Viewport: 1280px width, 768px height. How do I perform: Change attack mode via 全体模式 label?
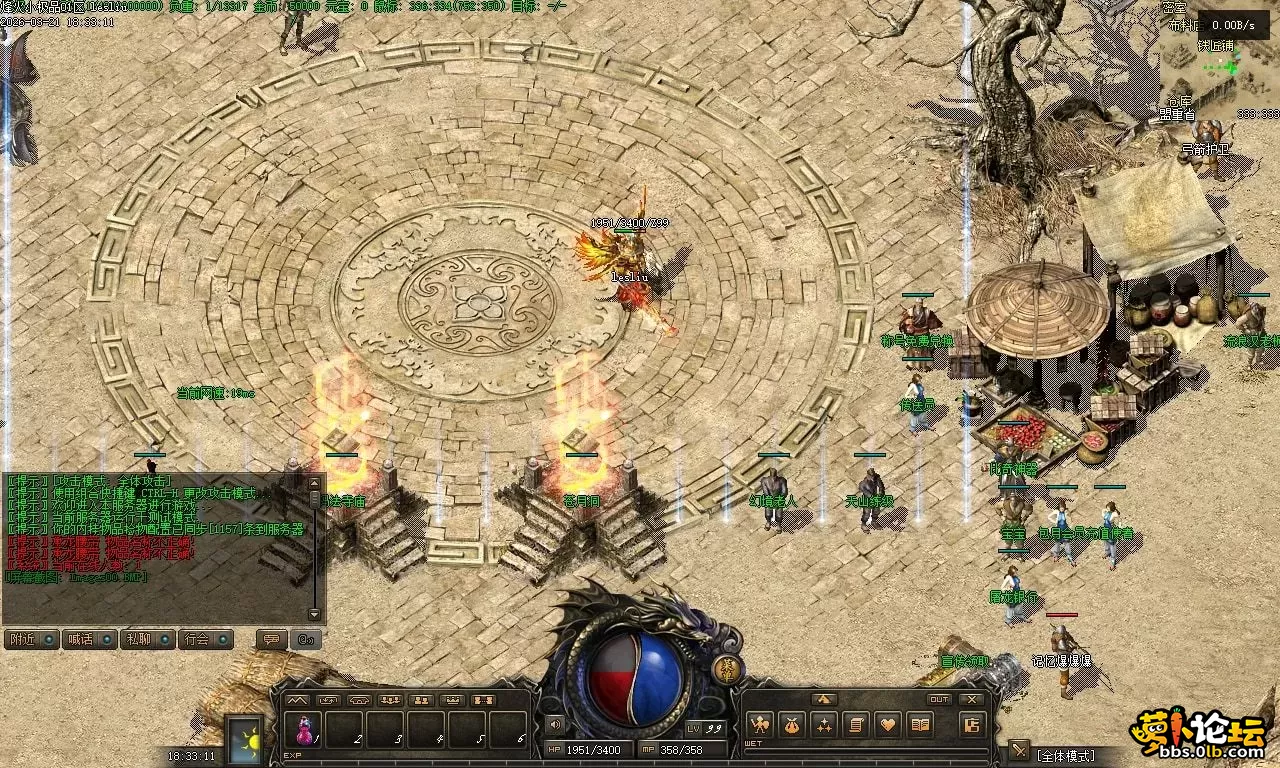point(1067,755)
